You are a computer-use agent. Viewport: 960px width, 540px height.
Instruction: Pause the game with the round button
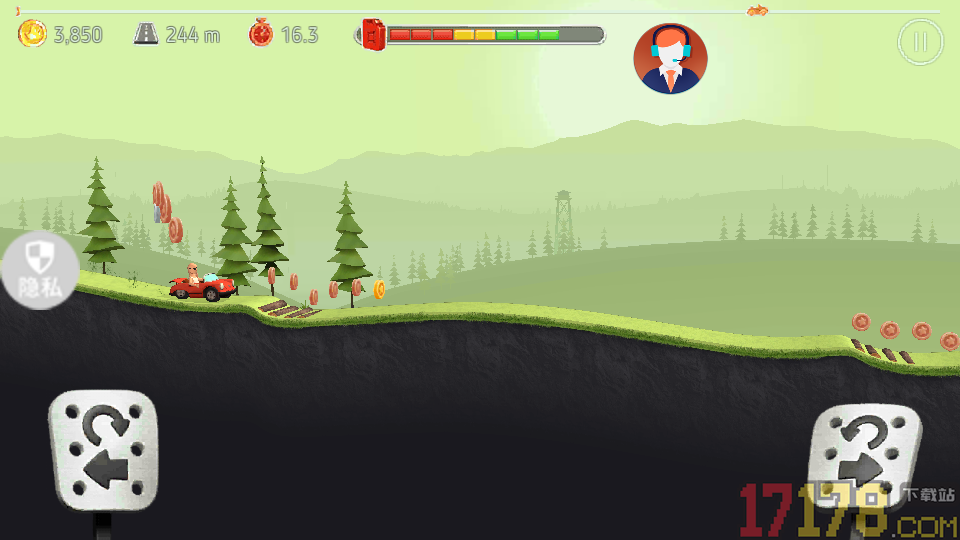pos(920,42)
